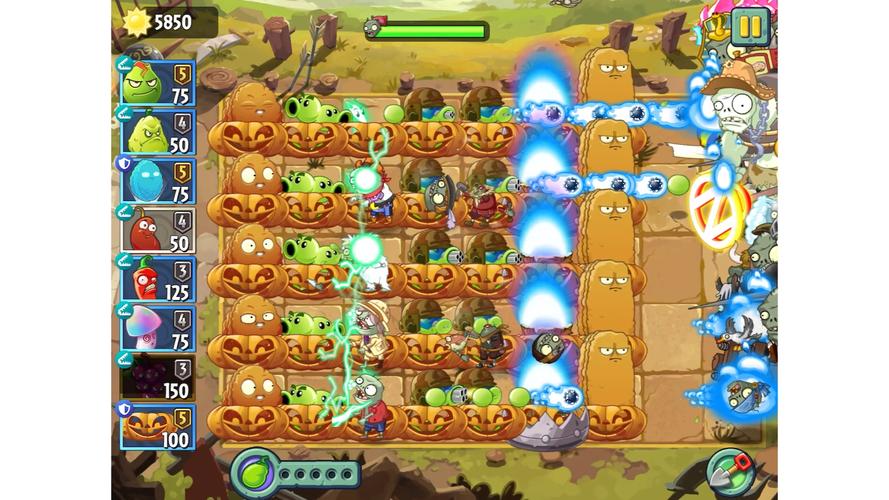Image resolution: width=889 pixels, height=500 pixels.
Task: Pick the Jalapeno seed packet costing 125
Action: [158, 278]
